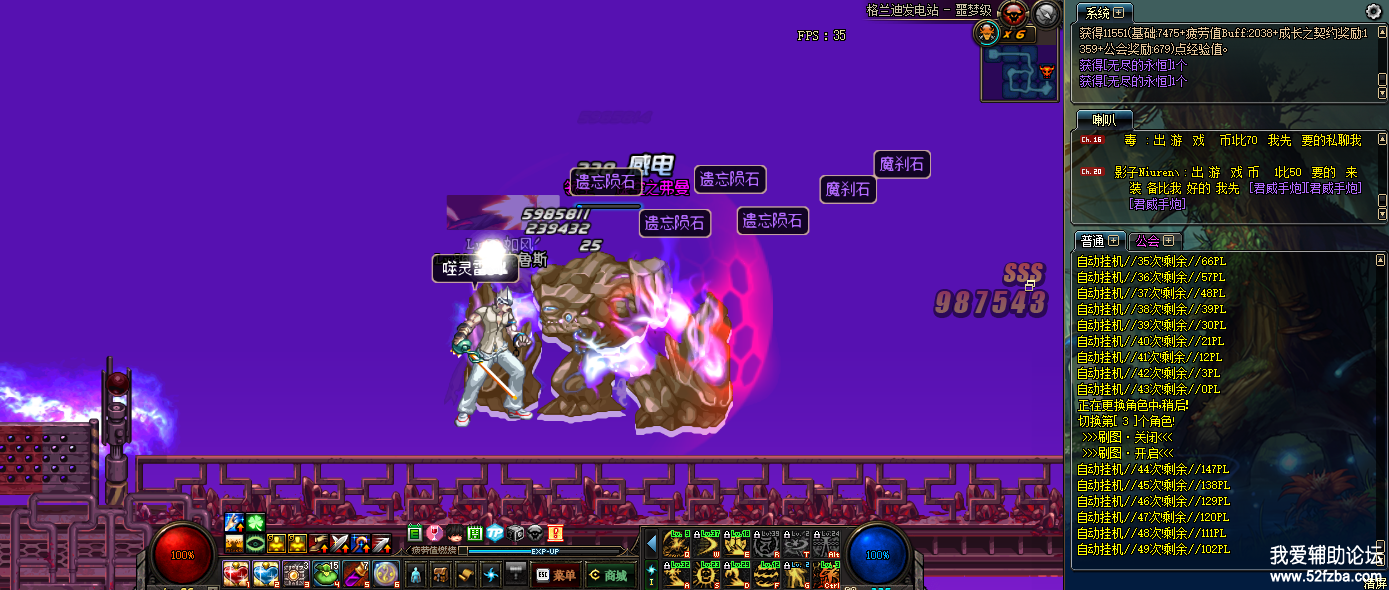Select the 喇叭 megaphone tab

point(1104,120)
